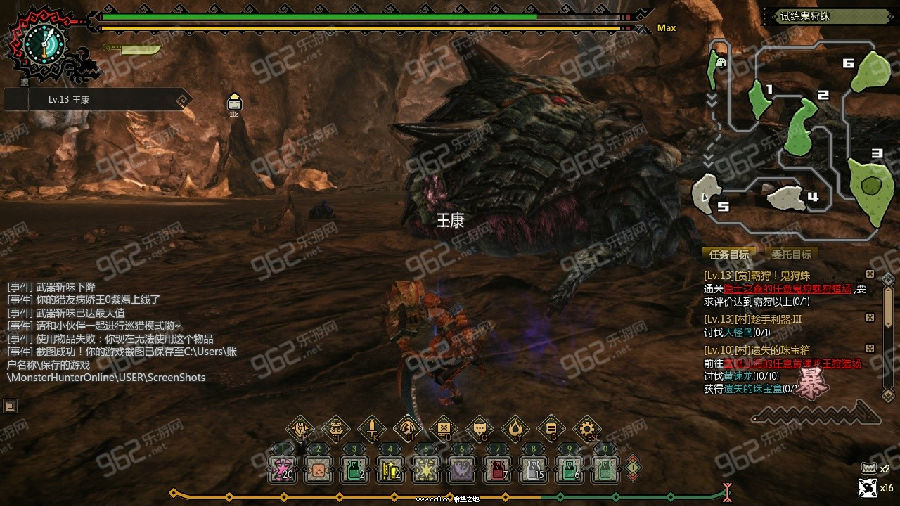This screenshot has width=900, height=506.
Task: Open the settings gear menu icon
Action: pos(586,429)
